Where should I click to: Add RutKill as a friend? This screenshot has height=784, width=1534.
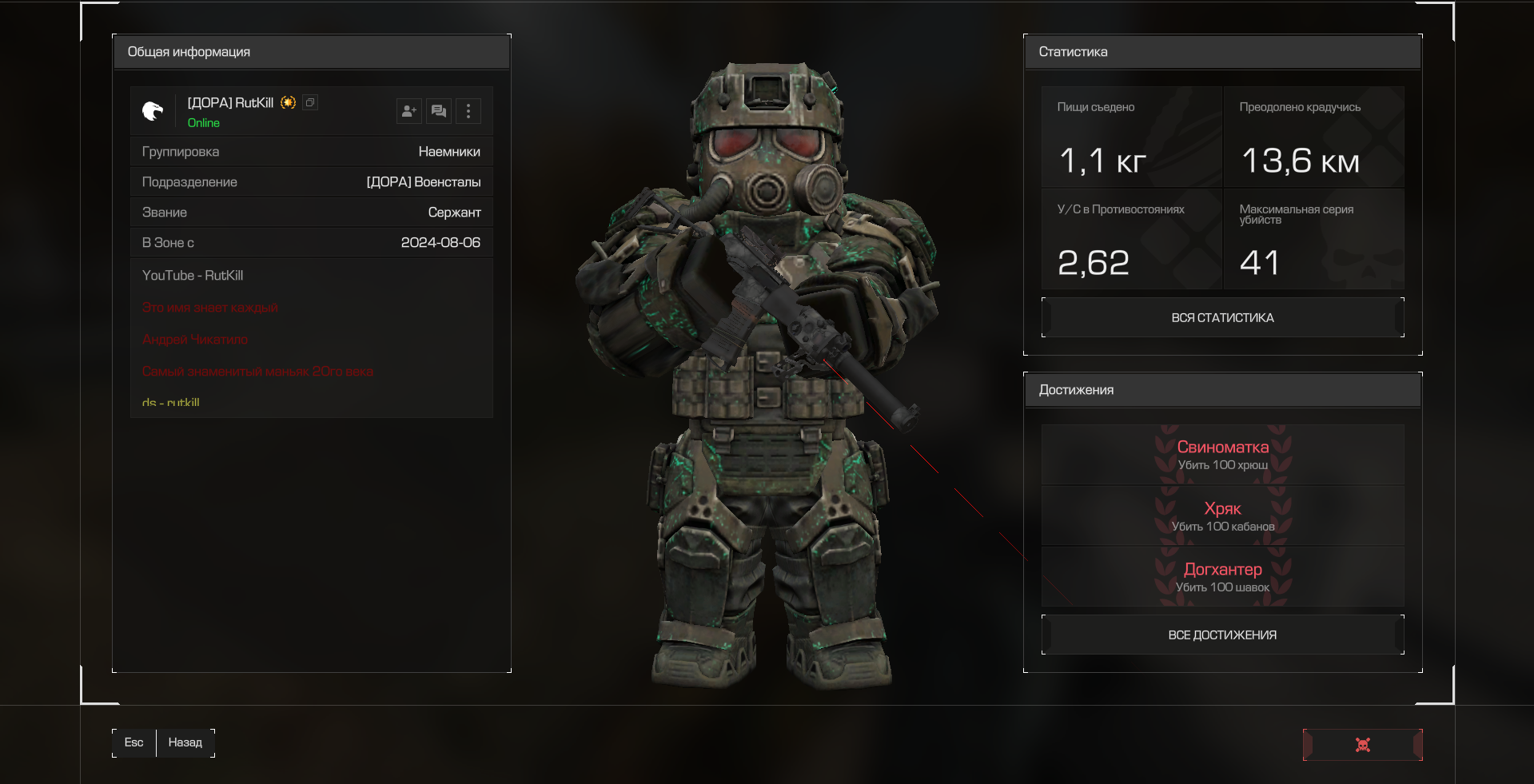[408, 111]
